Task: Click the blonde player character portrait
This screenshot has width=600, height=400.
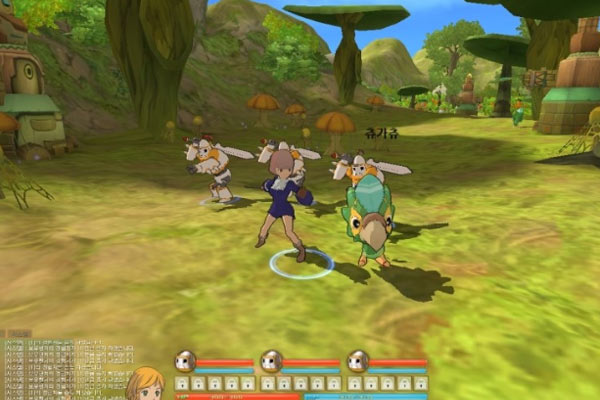Action: coord(145,384)
